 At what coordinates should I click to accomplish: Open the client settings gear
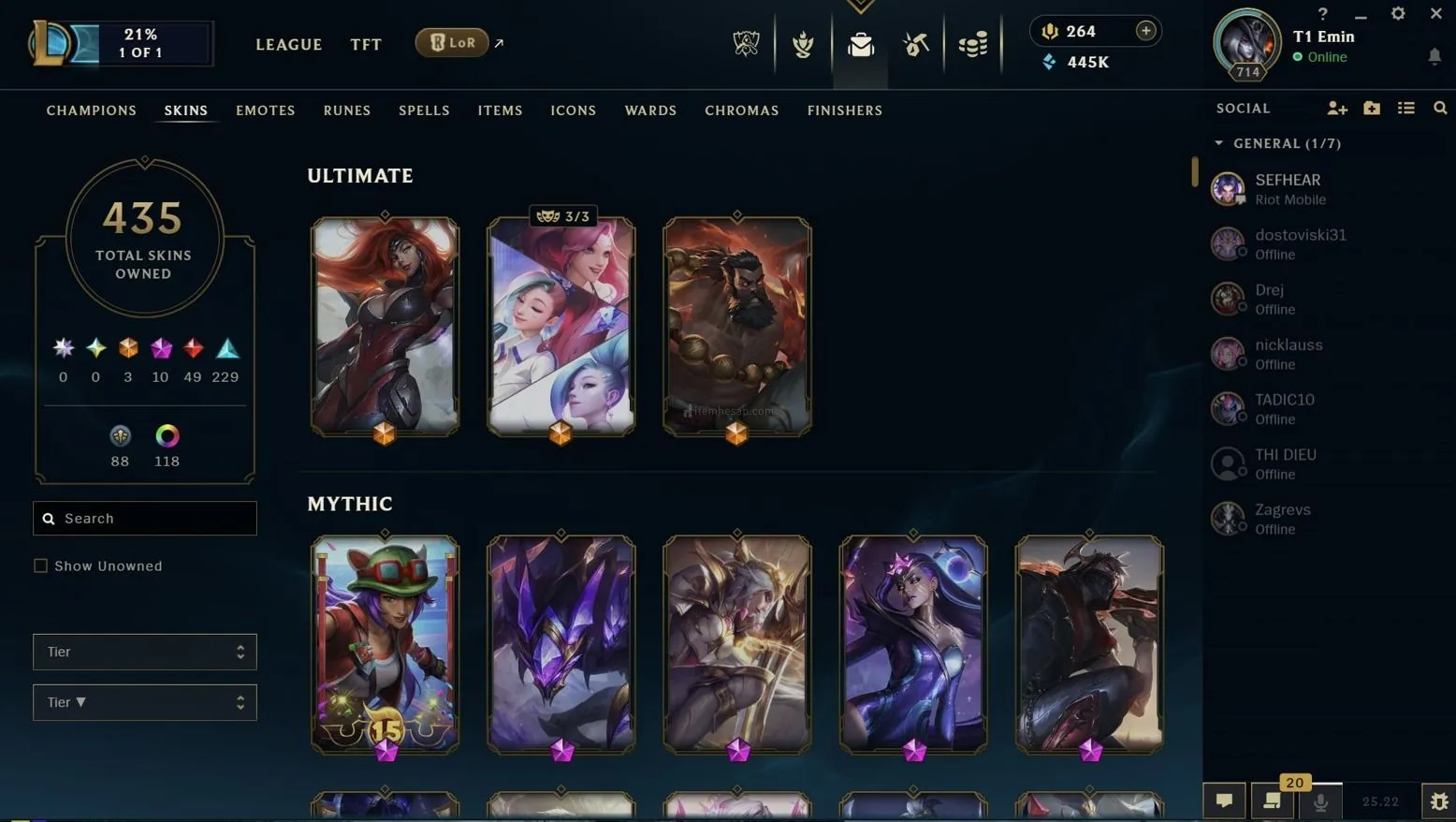coord(1398,13)
